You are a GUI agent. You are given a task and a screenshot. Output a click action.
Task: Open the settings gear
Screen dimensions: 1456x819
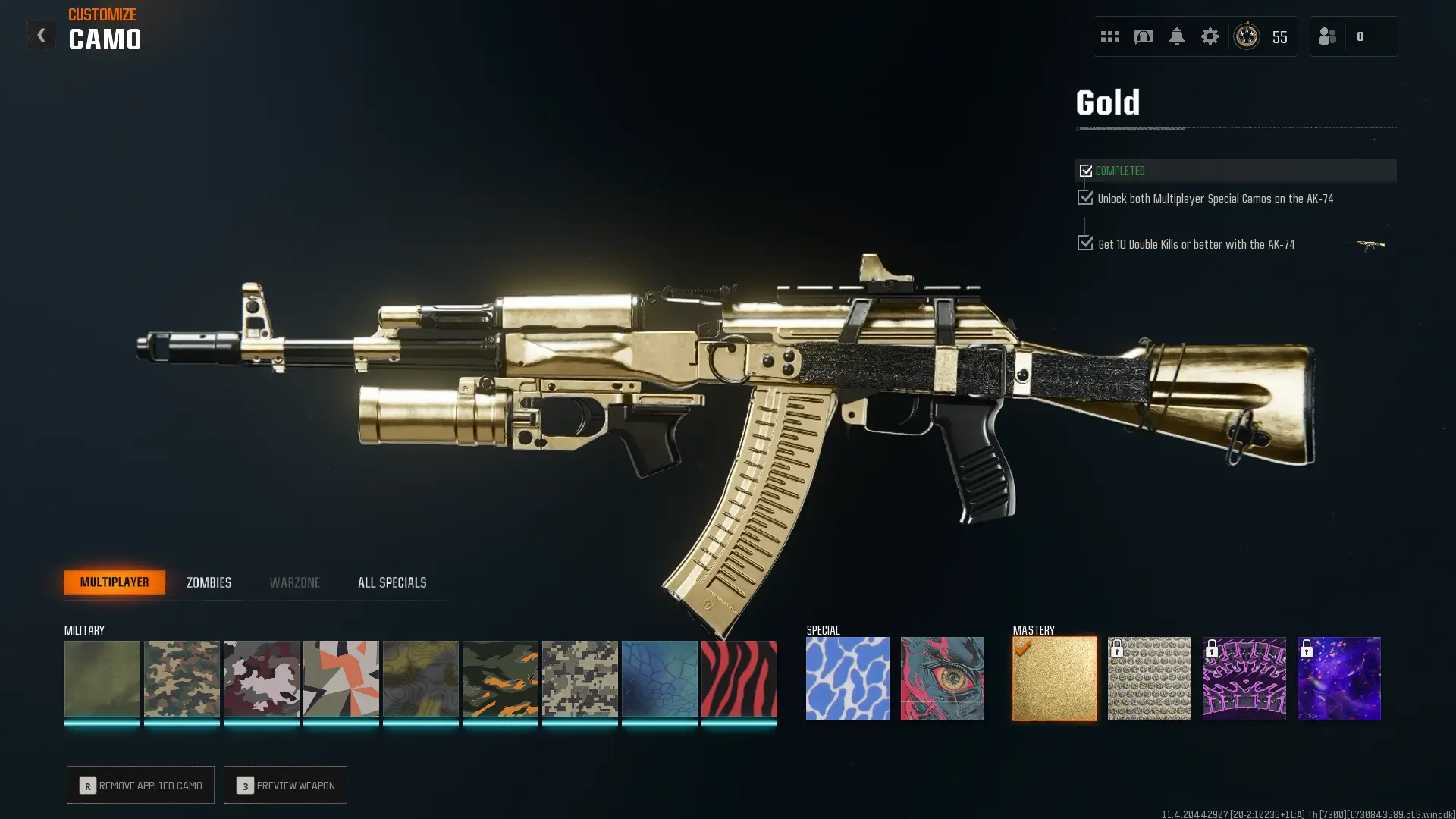[x=1211, y=36]
